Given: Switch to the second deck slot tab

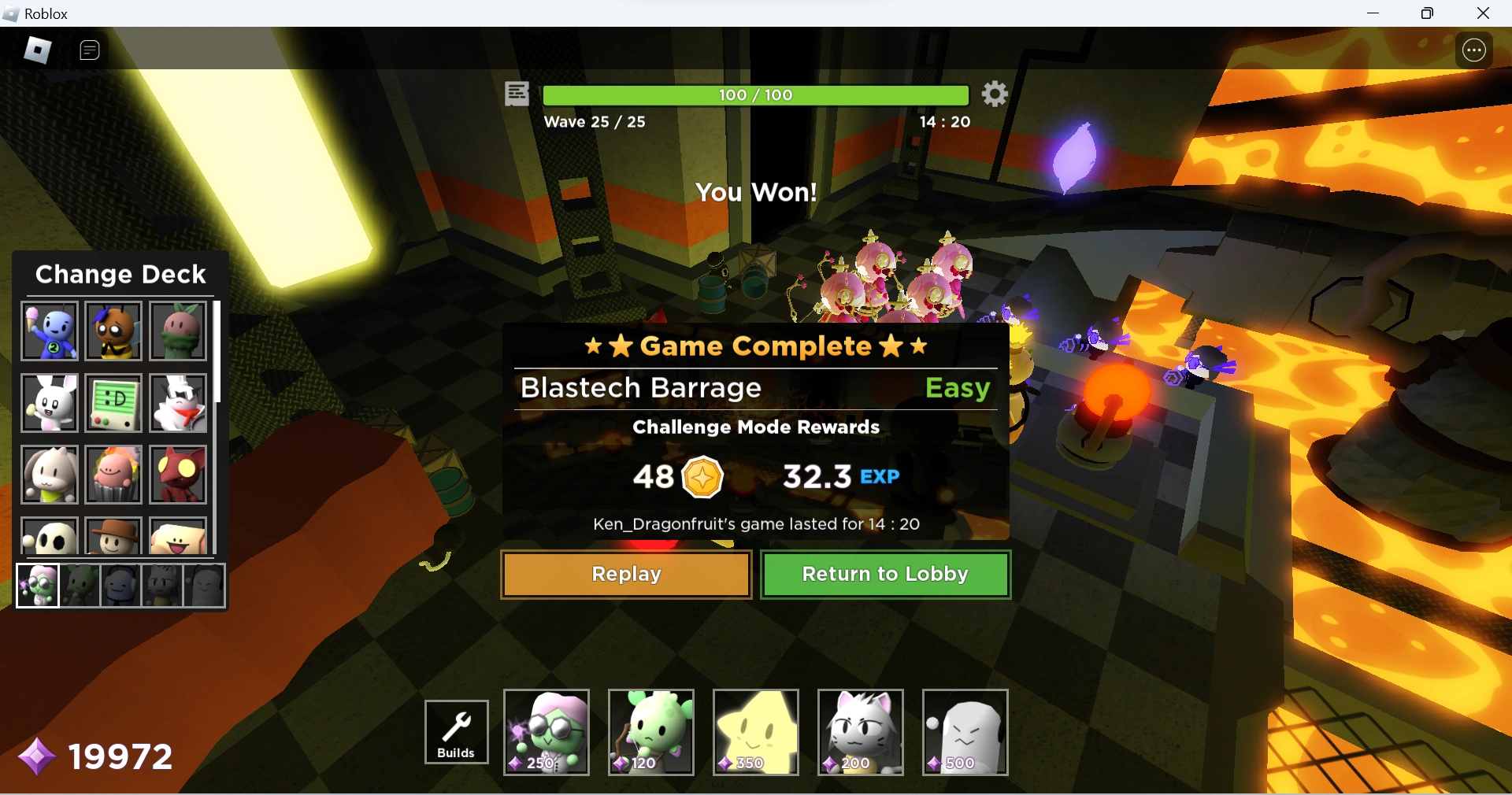Looking at the screenshot, I should [x=79, y=585].
